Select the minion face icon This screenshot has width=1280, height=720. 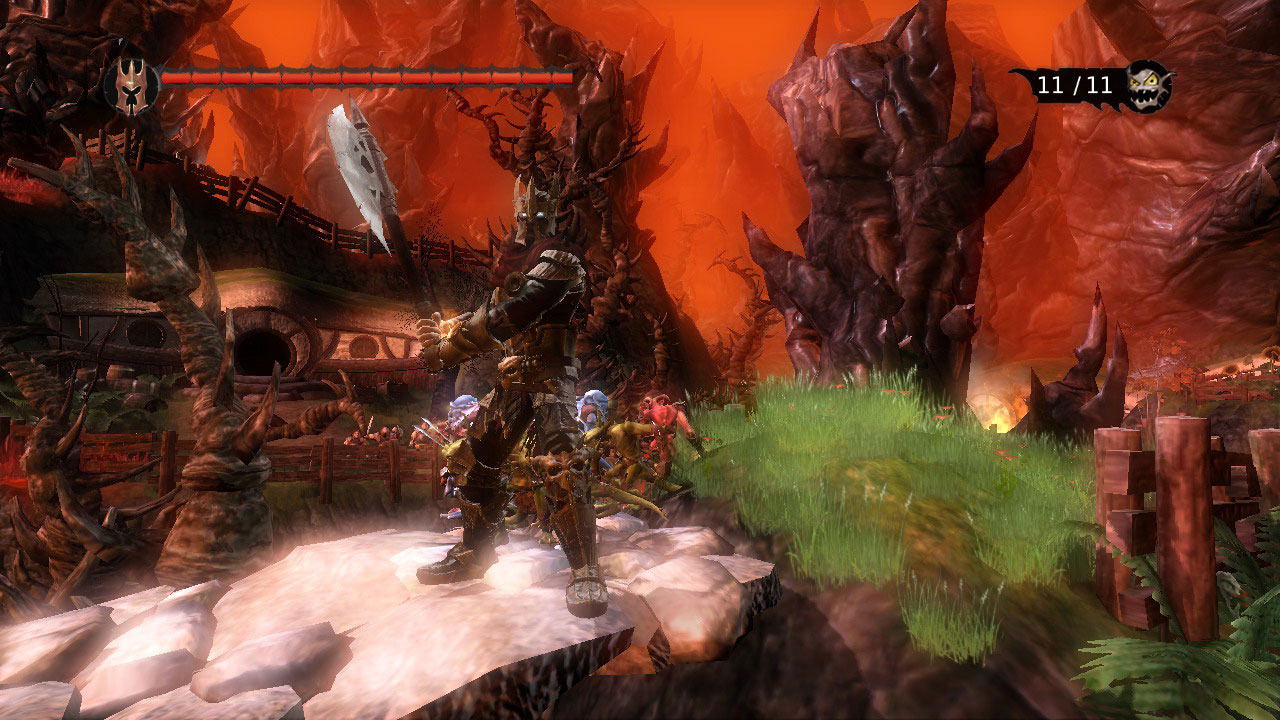[1147, 85]
